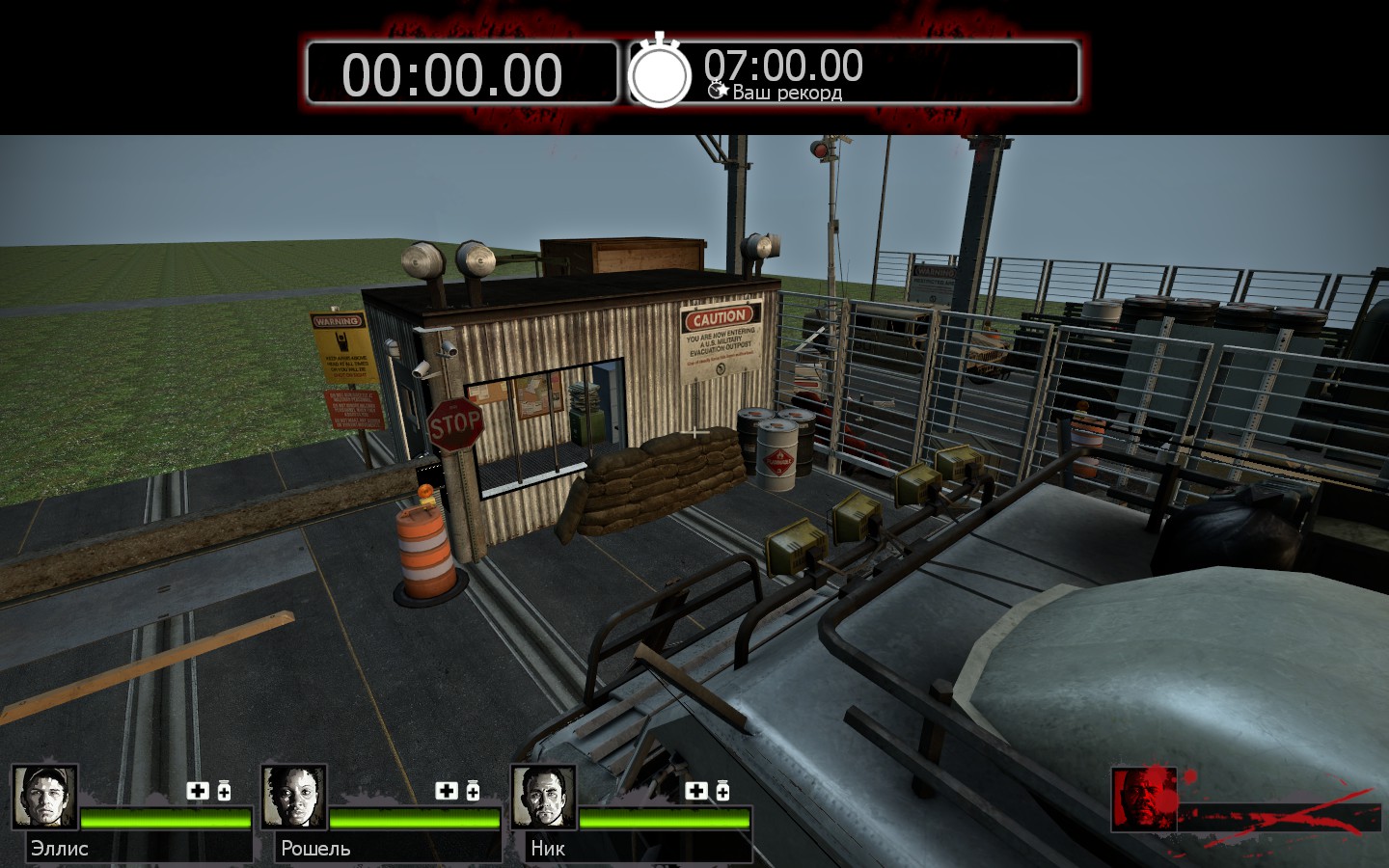This screenshot has height=868, width=1389.
Task: Select Ellis's survivor portrait
Action: pyautogui.click(x=45, y=797)
